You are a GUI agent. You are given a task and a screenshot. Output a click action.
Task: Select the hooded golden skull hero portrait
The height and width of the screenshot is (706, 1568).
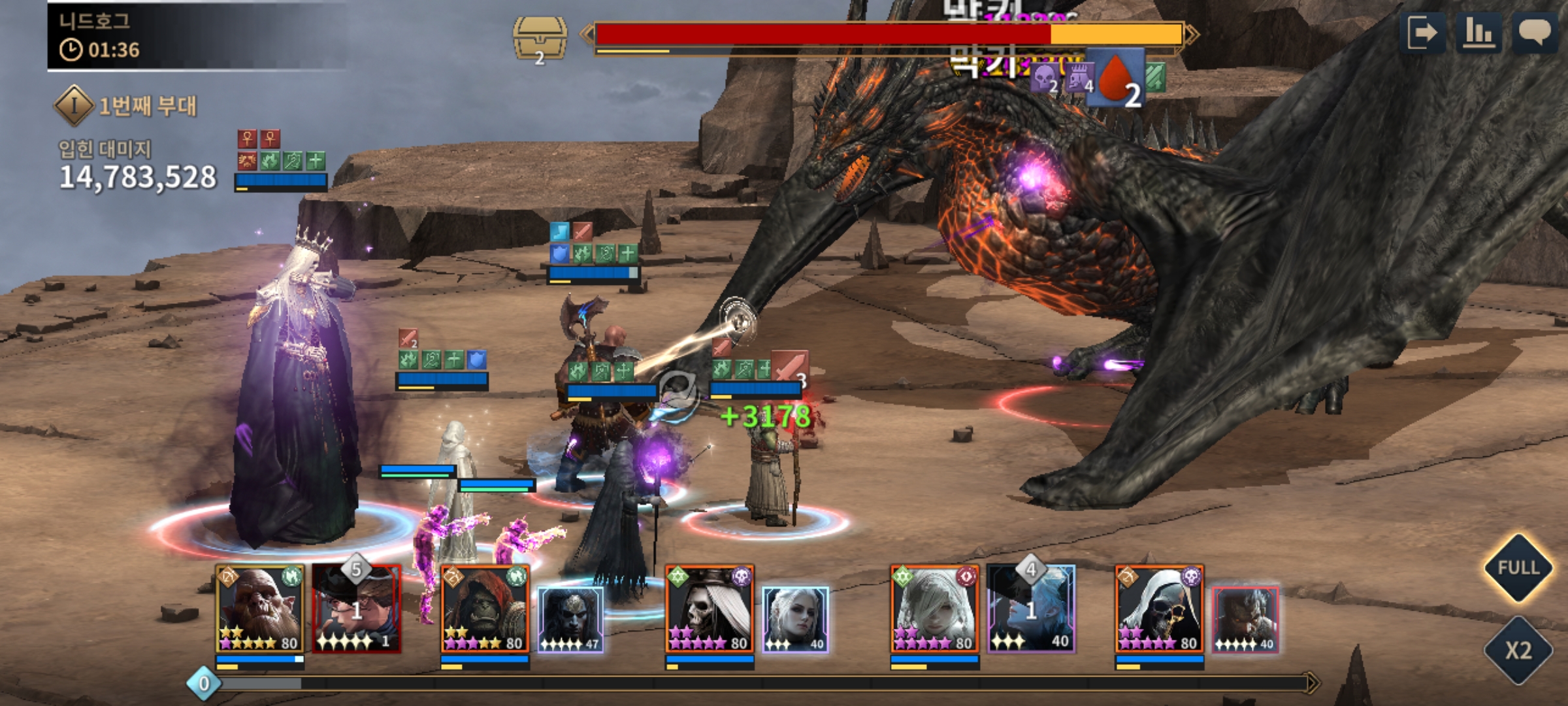[x=1159, y=609]
